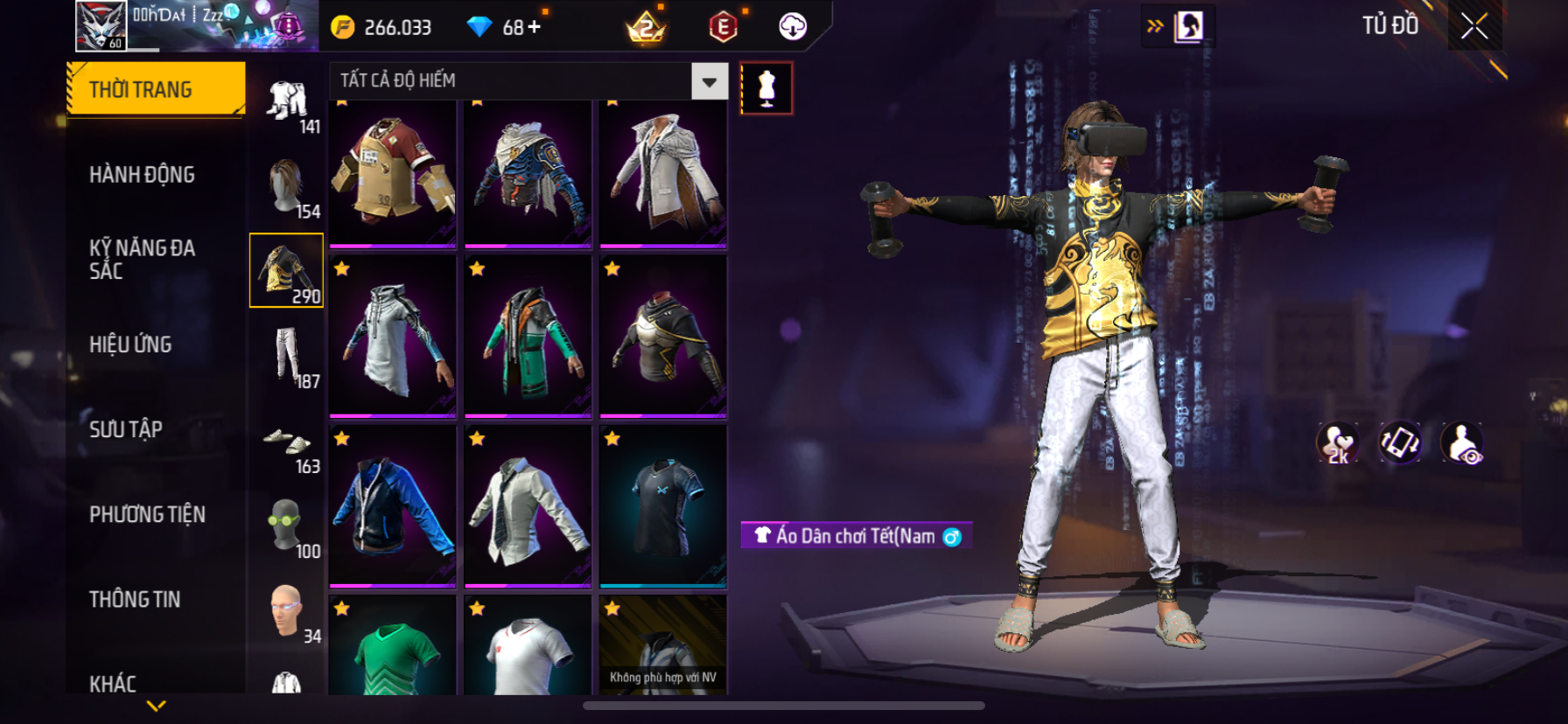
Task: Close the wardrobe screen
Action: coord(1474,27)
